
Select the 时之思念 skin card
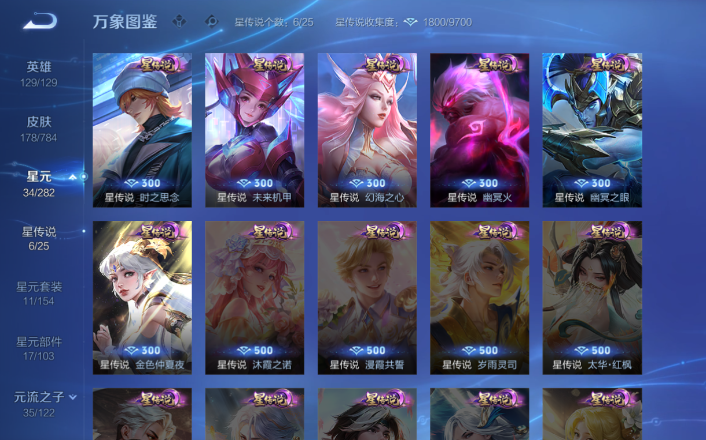pos(142,128)
